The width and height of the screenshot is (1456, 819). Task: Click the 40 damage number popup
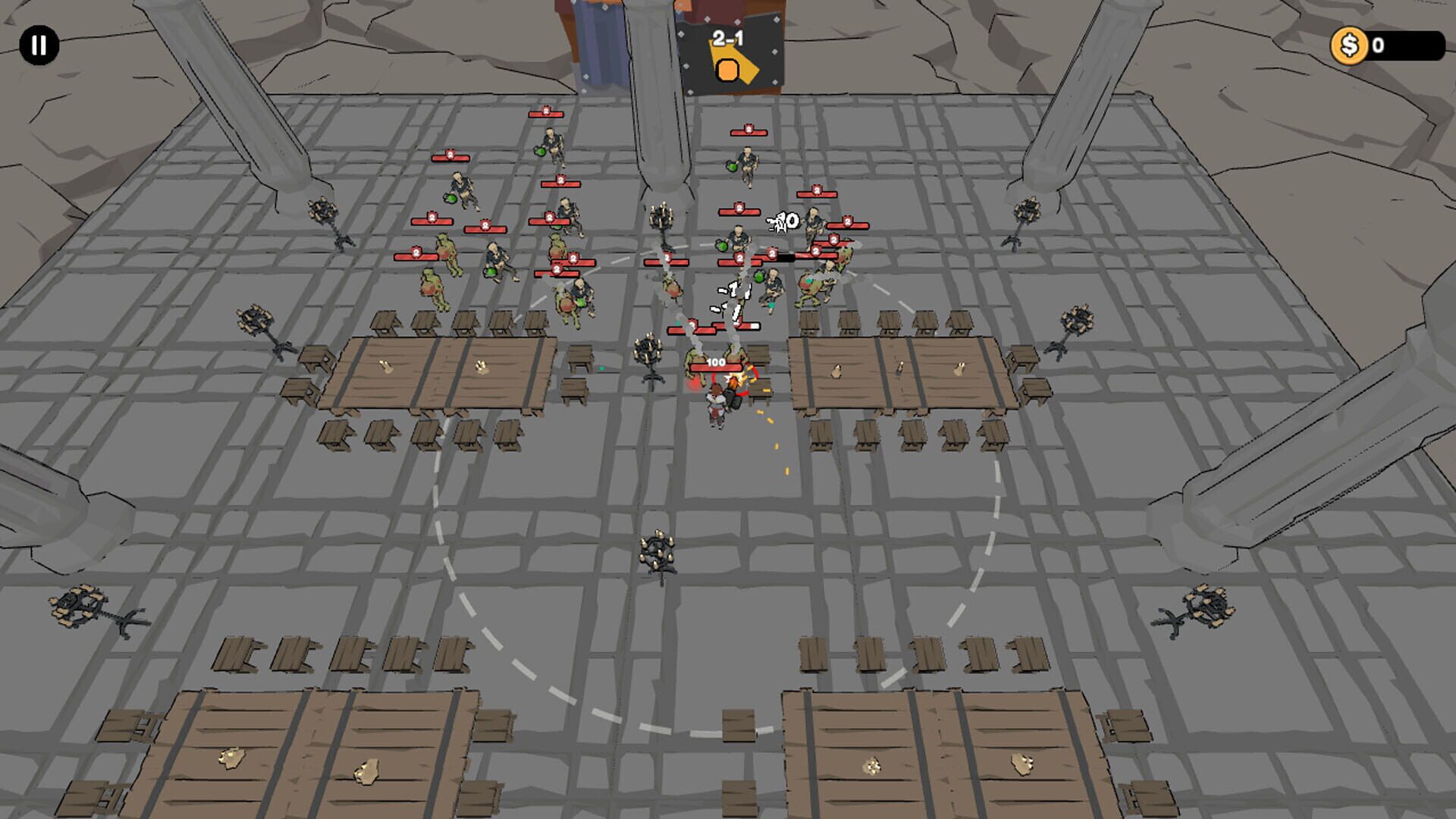[x=783, y=221]
